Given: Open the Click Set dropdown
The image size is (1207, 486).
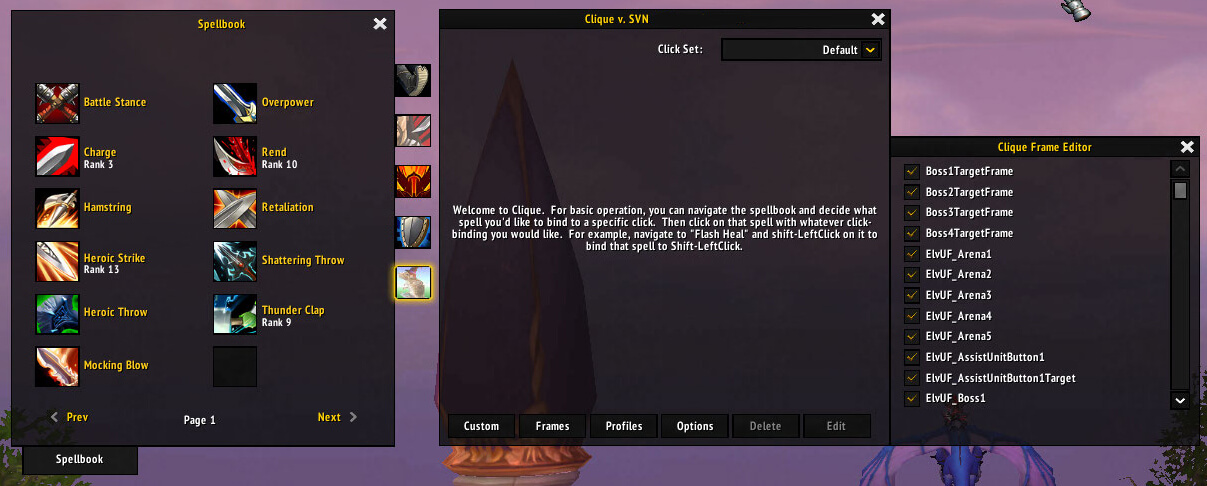Looking at the screenshot, I should 870,50.
